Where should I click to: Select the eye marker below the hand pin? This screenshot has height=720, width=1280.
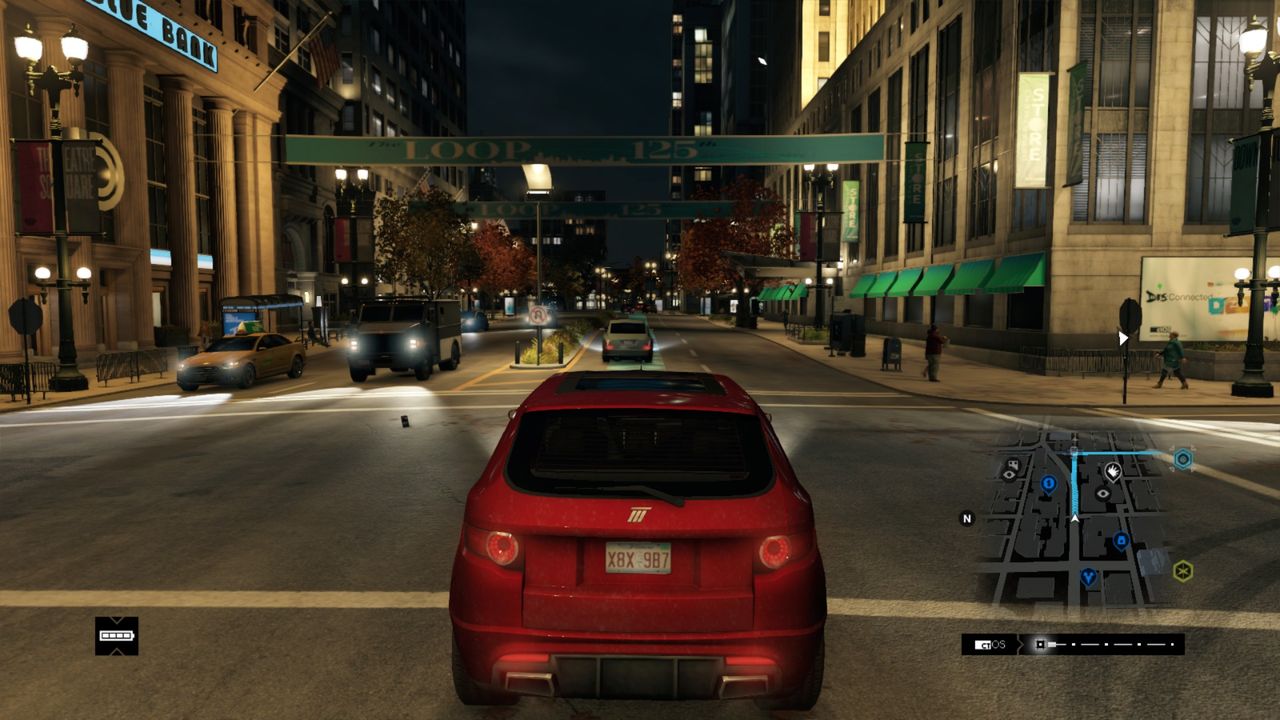tap(1103, 493)
